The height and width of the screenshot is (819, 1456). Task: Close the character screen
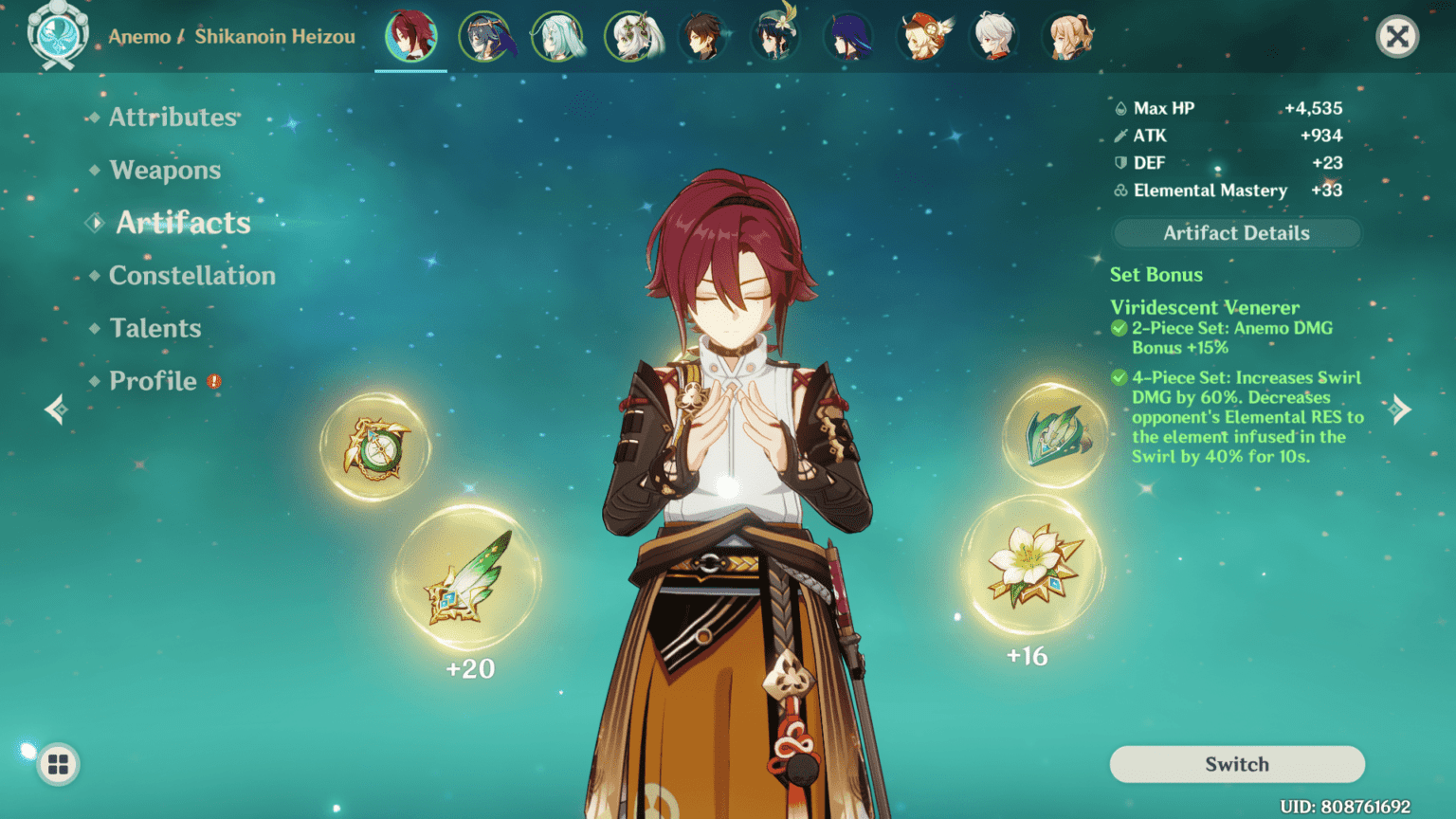[x=1396, y=37]
